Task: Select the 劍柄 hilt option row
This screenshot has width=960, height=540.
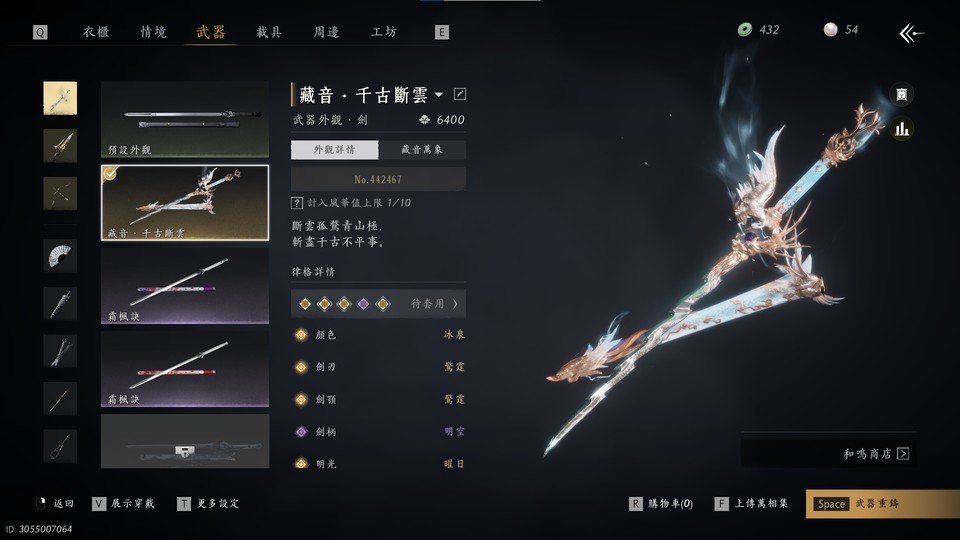Action: (x=378, y=431)
